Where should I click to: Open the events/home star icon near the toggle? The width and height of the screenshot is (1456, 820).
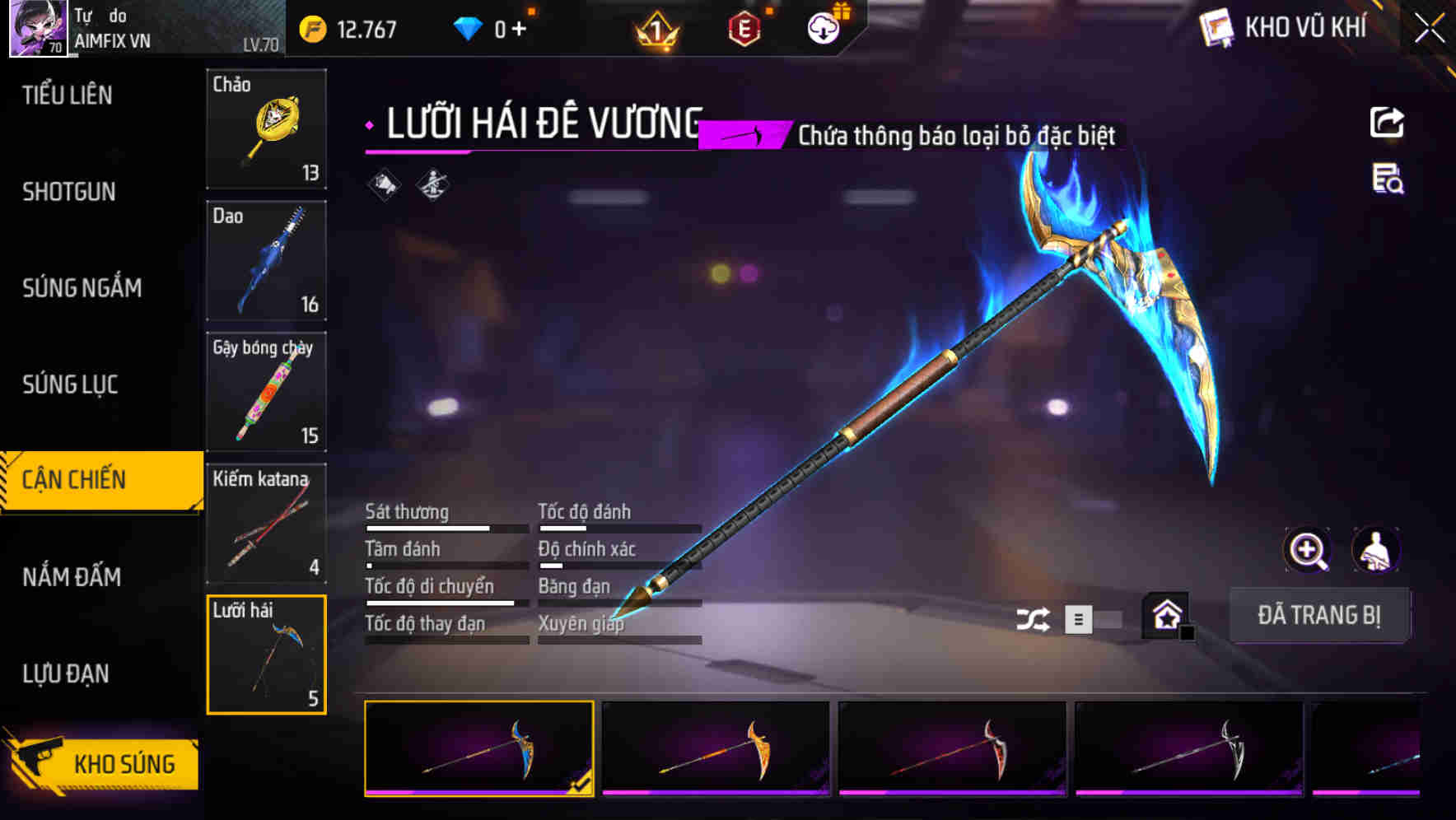tap(1166, 614)
